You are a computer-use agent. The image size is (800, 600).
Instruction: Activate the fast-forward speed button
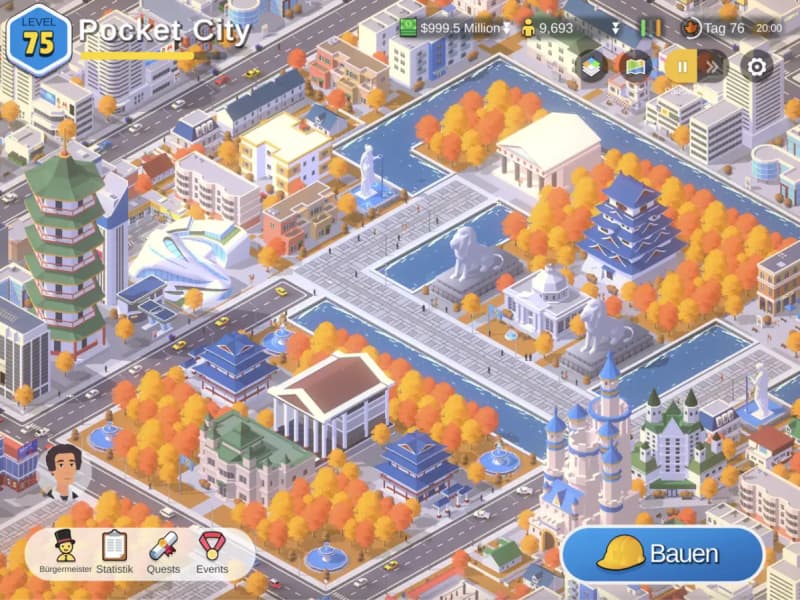pos(712,67)
